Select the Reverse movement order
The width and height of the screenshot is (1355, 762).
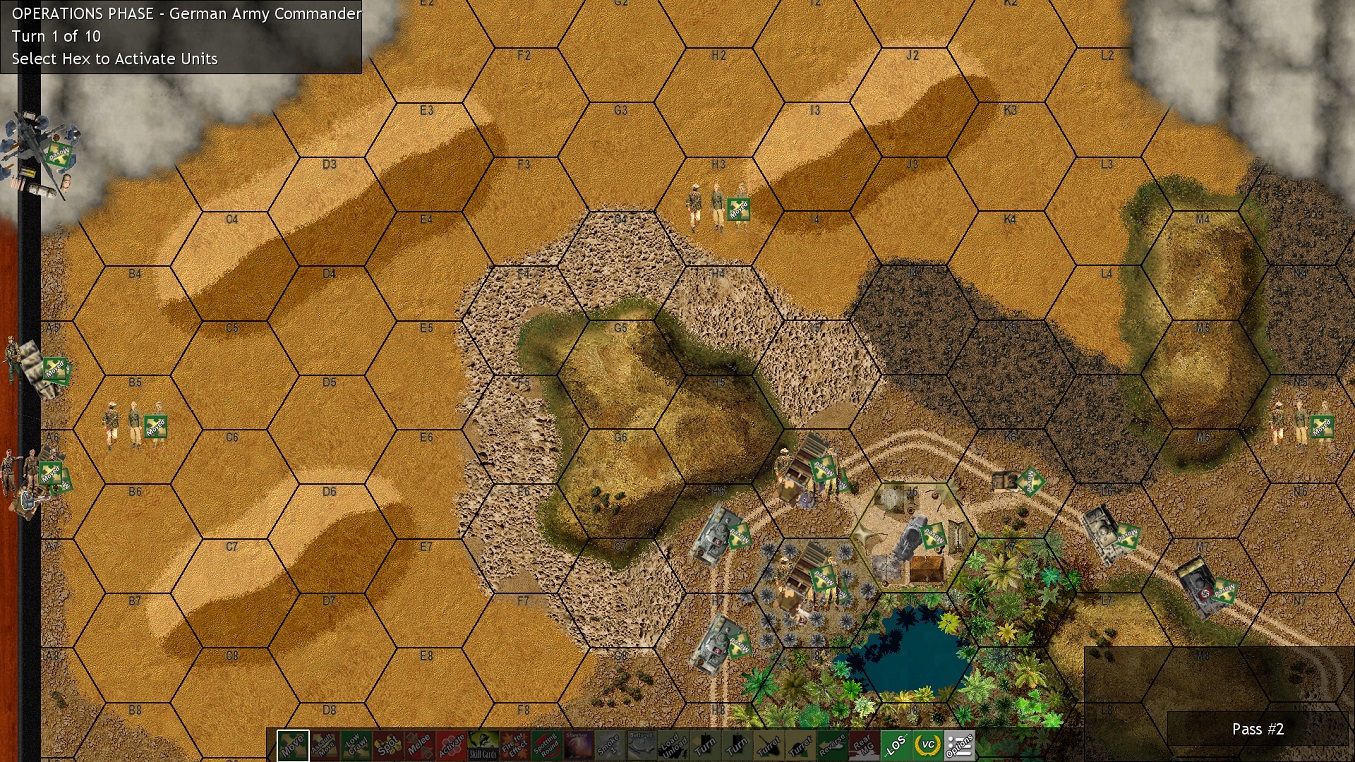(x=830, y=744)
